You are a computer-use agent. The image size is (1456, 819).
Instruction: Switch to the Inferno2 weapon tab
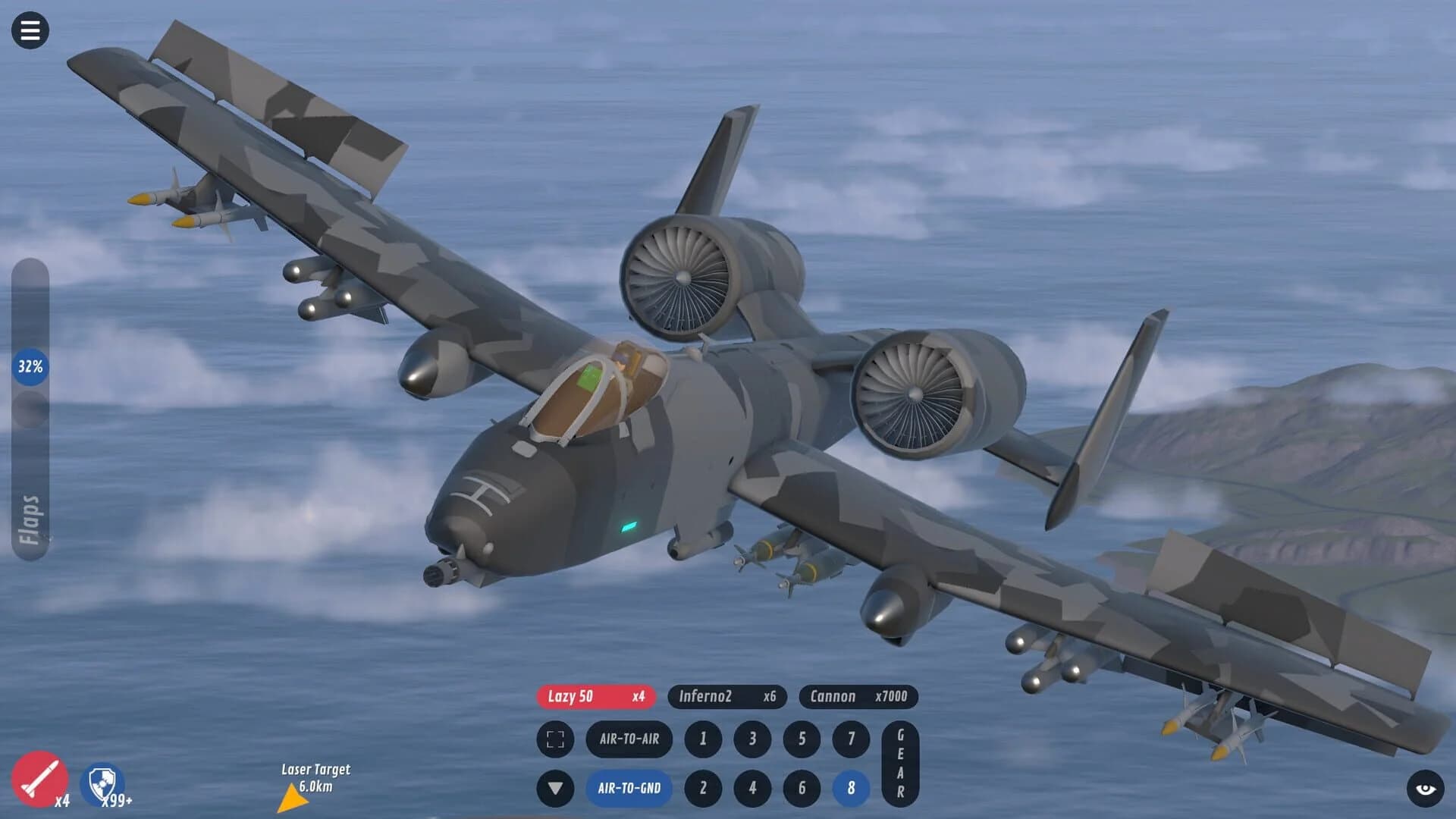point(726,697)
